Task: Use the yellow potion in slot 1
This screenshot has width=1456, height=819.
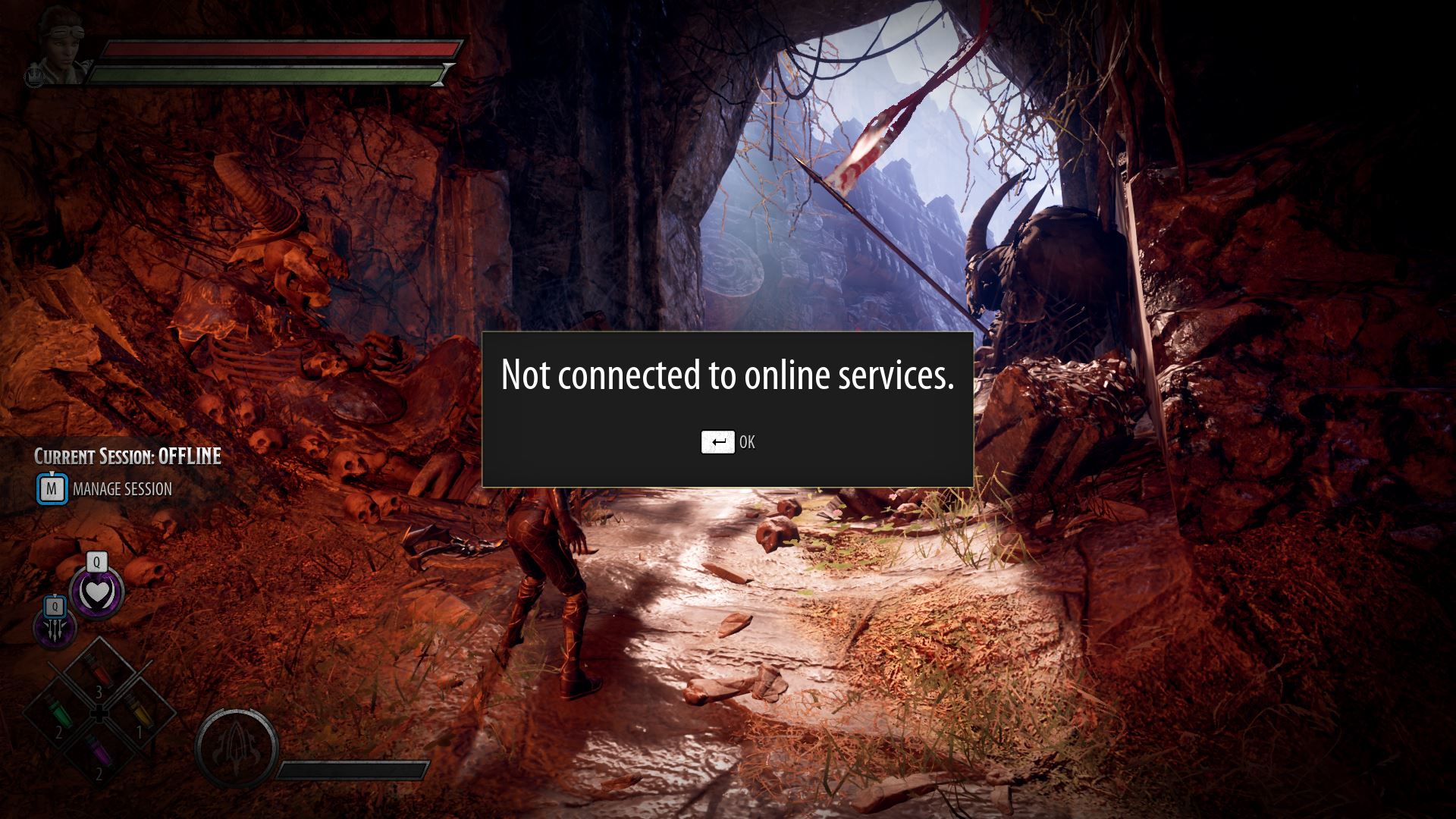Action: (140, 711)
